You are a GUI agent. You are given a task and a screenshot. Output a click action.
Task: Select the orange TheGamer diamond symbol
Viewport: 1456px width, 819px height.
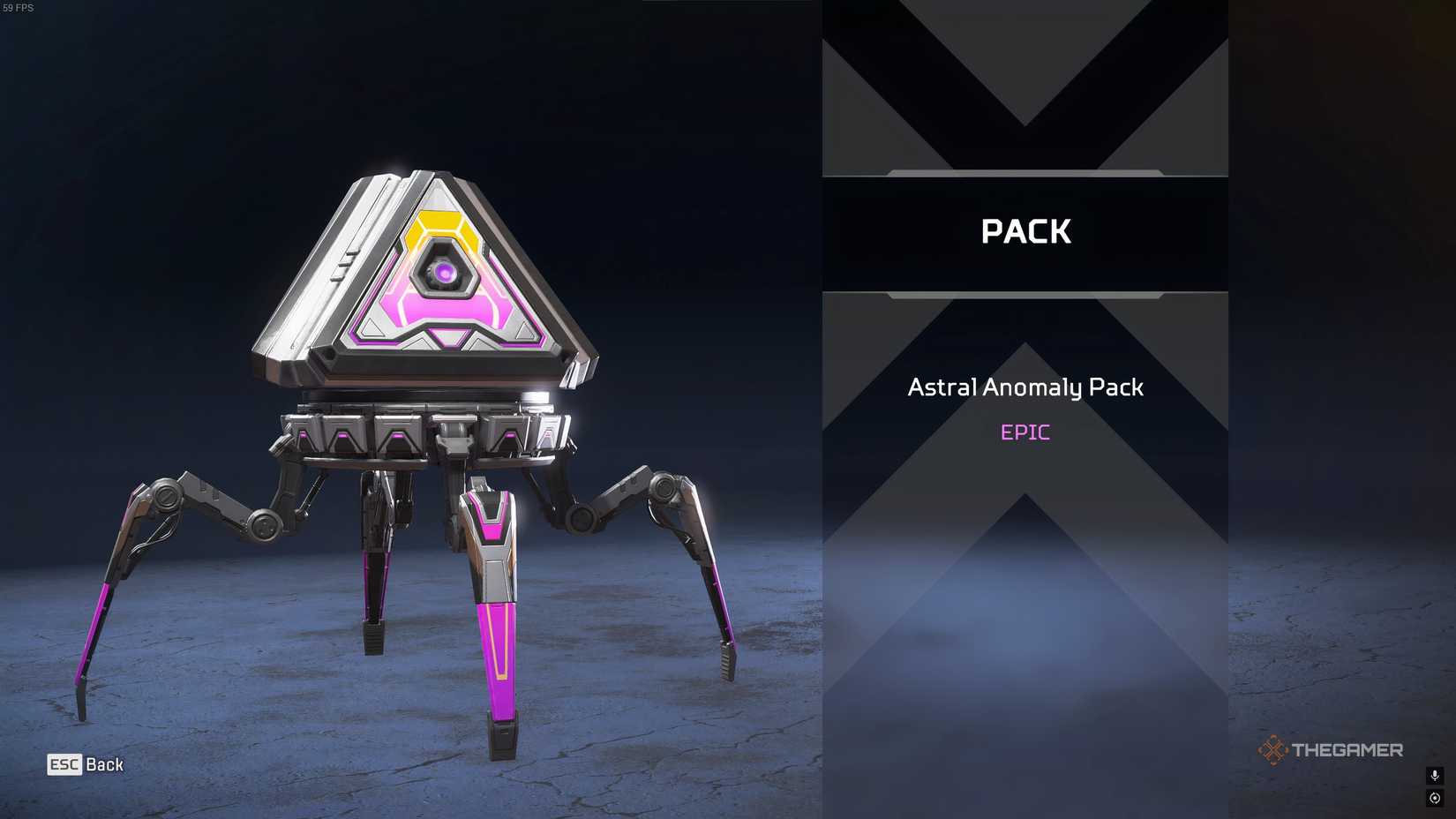click(x=1272, y=750)
